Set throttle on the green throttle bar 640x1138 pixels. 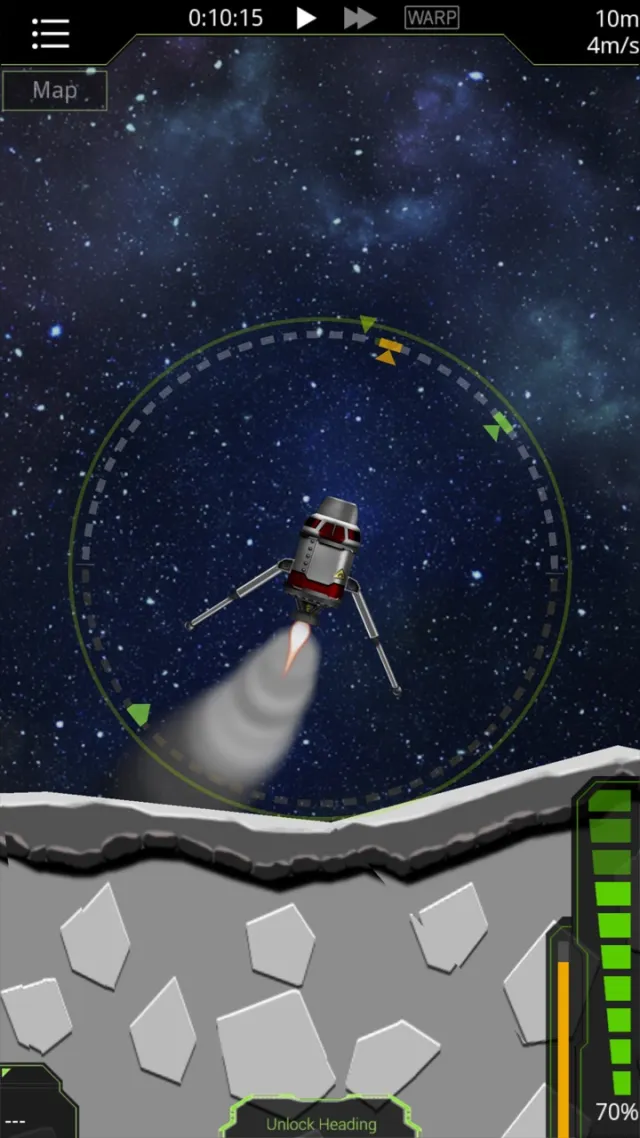coord(610,940)
